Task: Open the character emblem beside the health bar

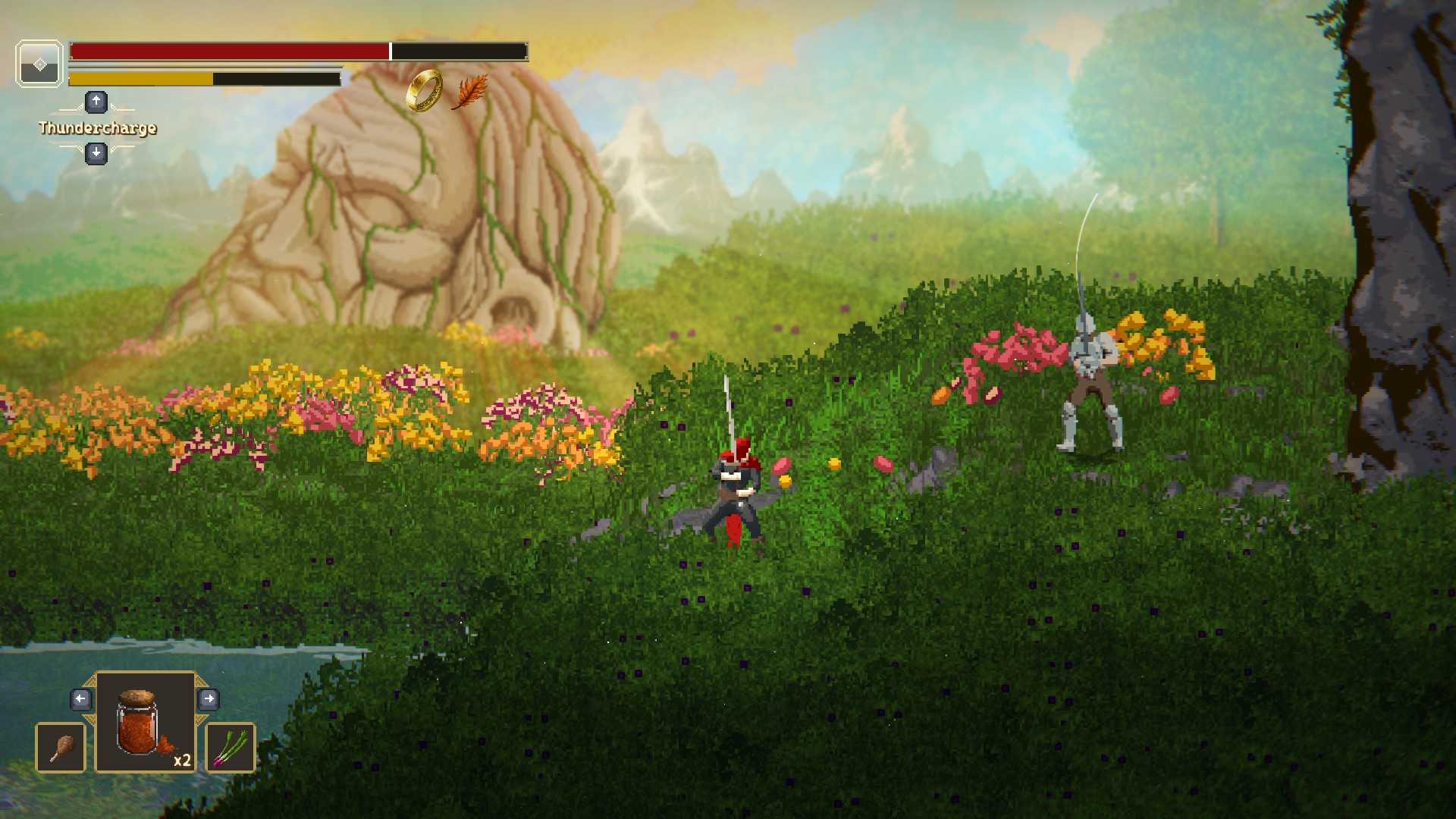Action: pyautogui.click(x=39, y=64)
